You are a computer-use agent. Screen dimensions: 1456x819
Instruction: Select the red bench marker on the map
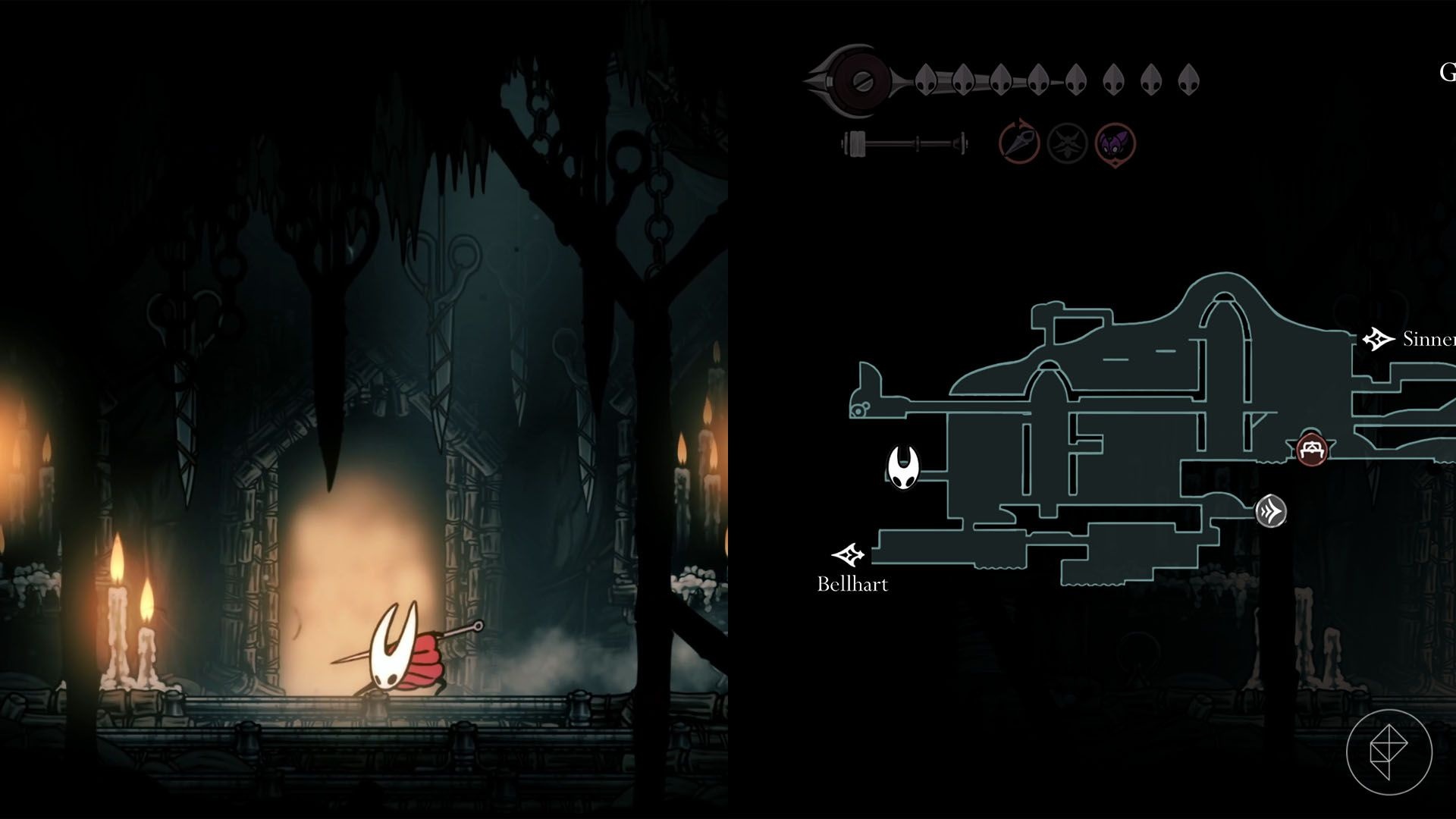(1311, 450)
